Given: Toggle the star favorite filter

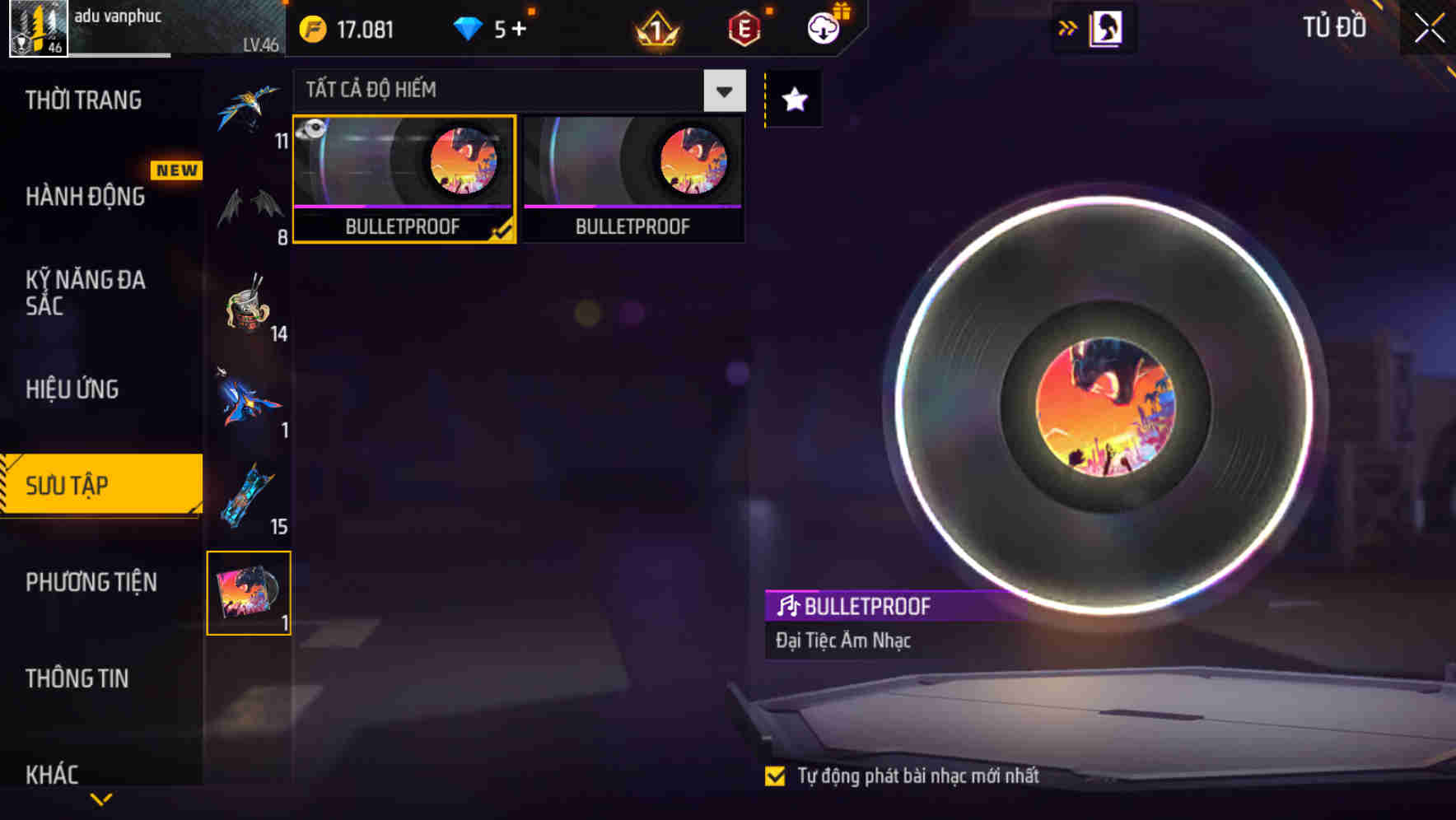Looking at the screenshot, I should [x=792, y=100].
